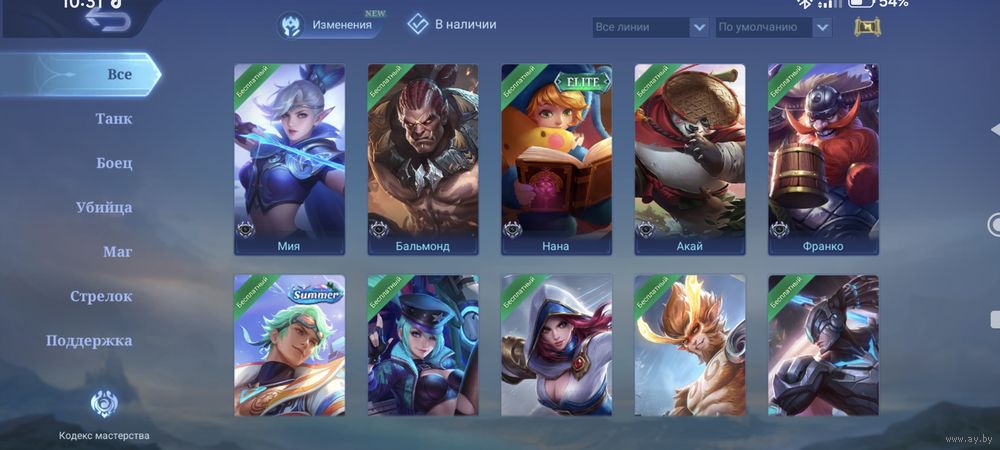
Task: Open the Стрелок role tab
Action: [101, 296]
